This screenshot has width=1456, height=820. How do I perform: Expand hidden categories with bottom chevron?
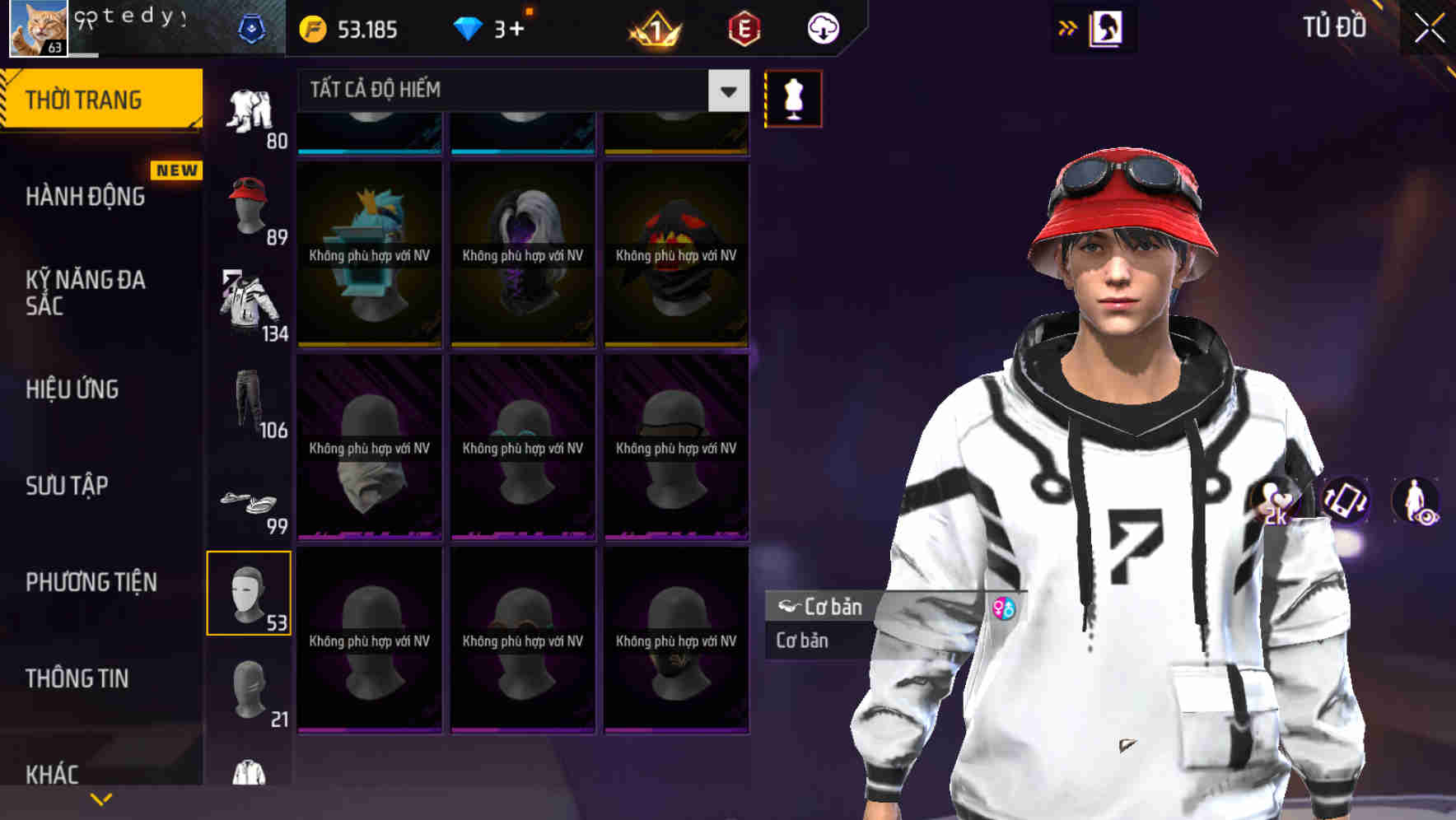[100, 798]
